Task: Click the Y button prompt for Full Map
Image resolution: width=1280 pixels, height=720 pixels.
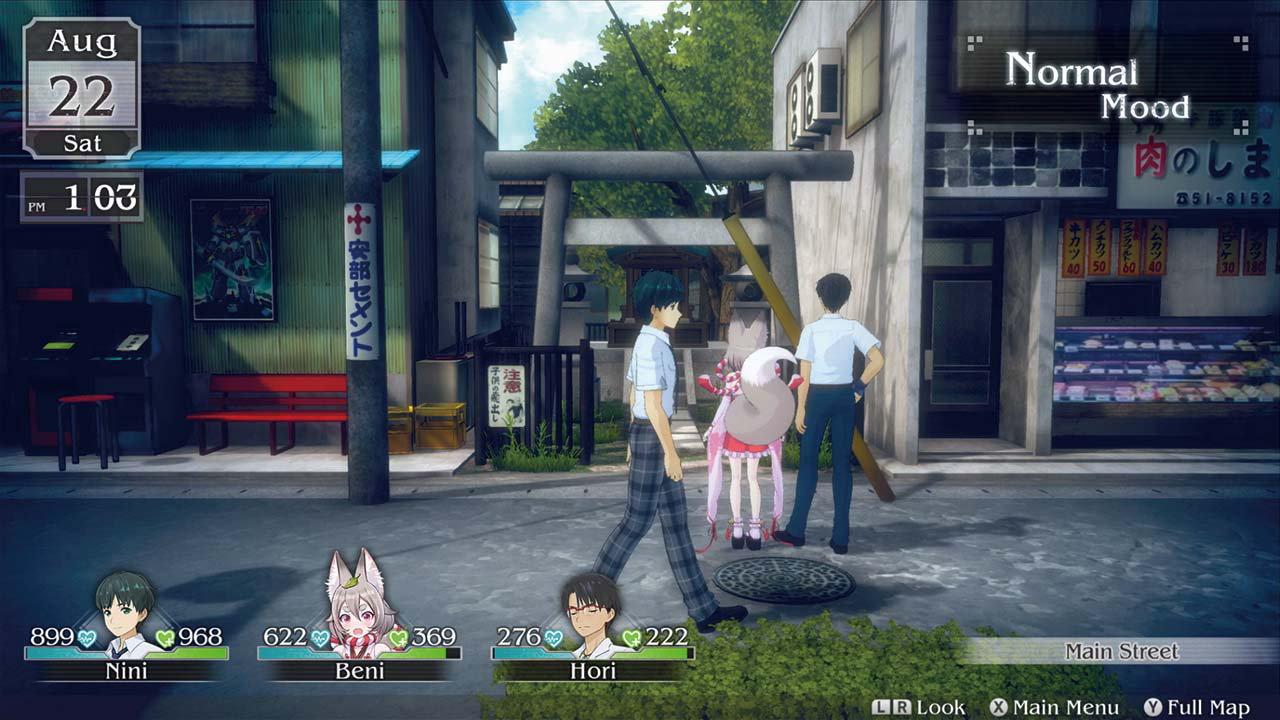Action: pyautogui.click(x=1152, y=706)
